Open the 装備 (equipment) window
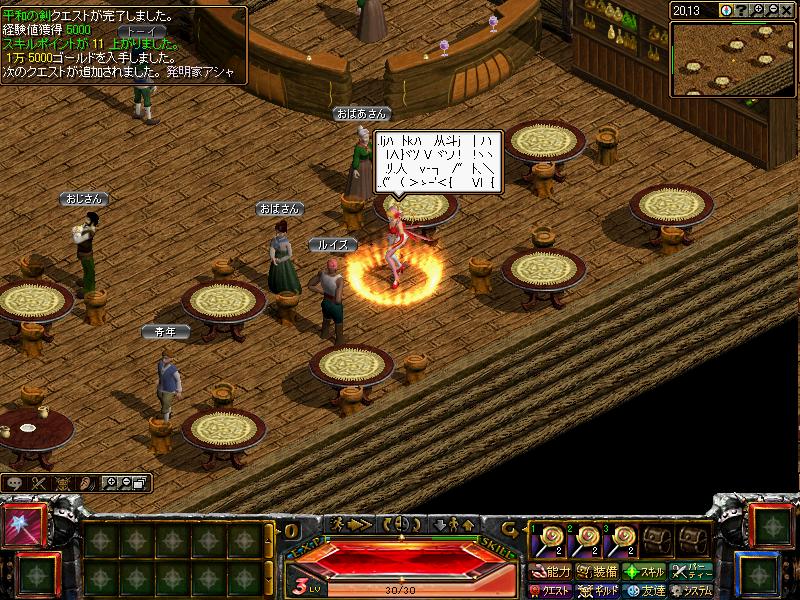Screen dimensions: 800x600 598,572
